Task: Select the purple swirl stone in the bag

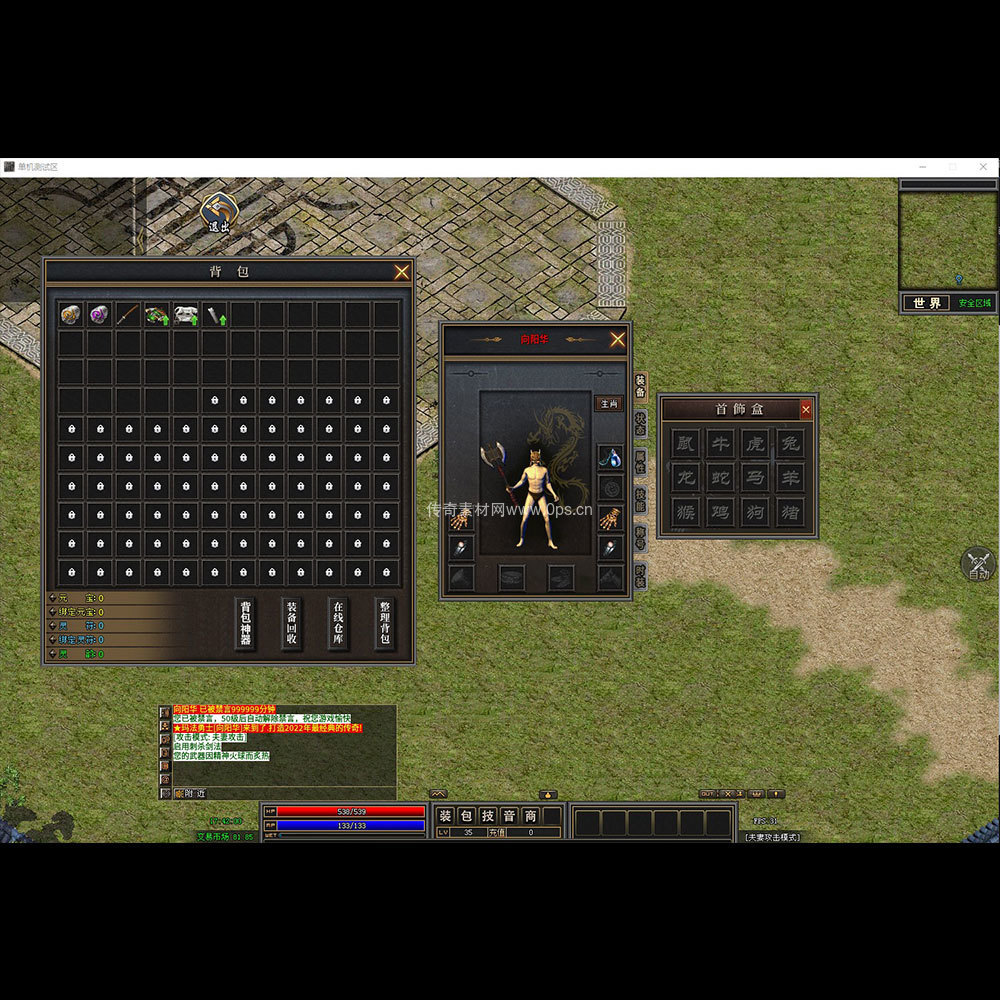Action: pyautogui.click(x=98, y=315)
